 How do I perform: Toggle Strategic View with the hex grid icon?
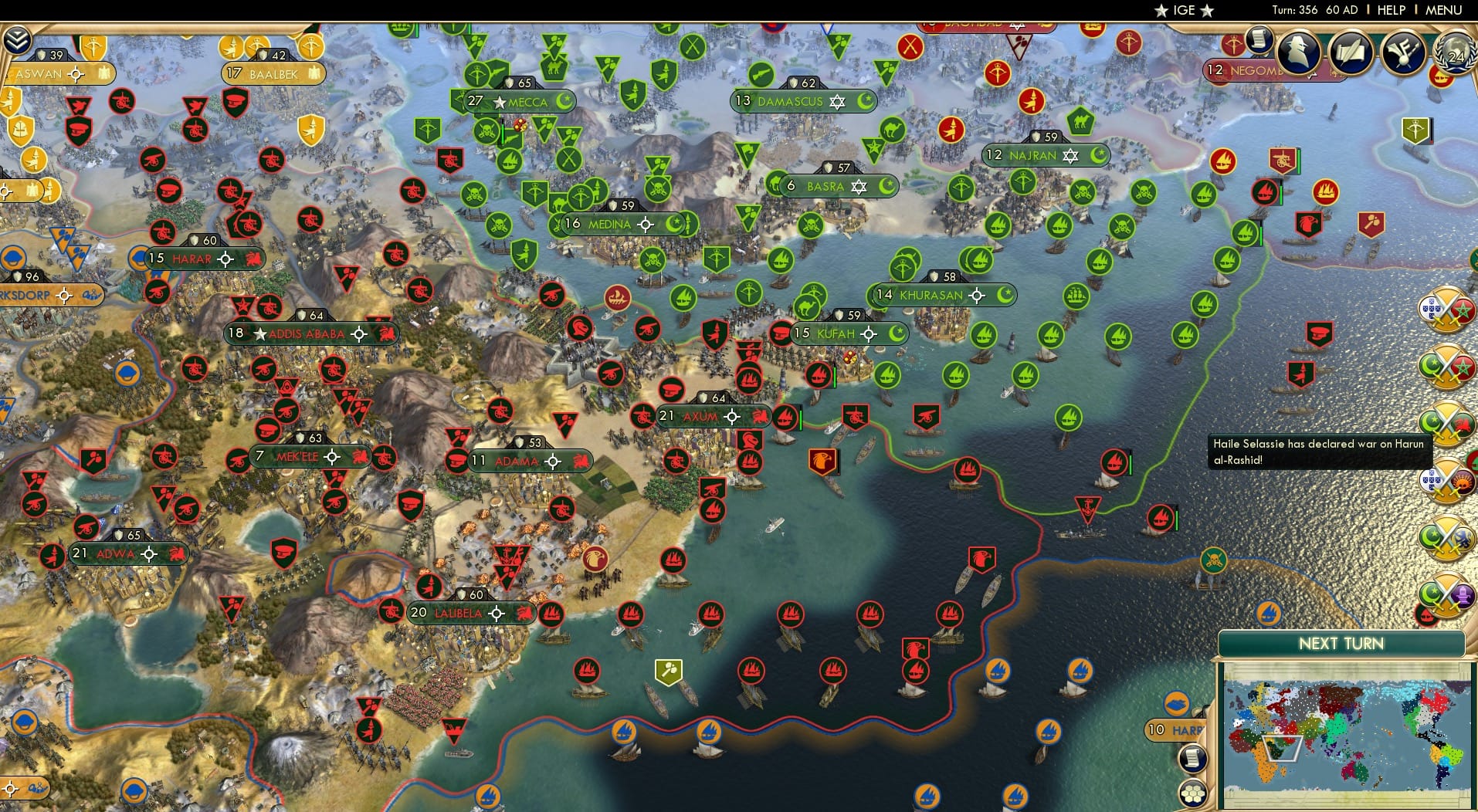tap(1194, 794)
